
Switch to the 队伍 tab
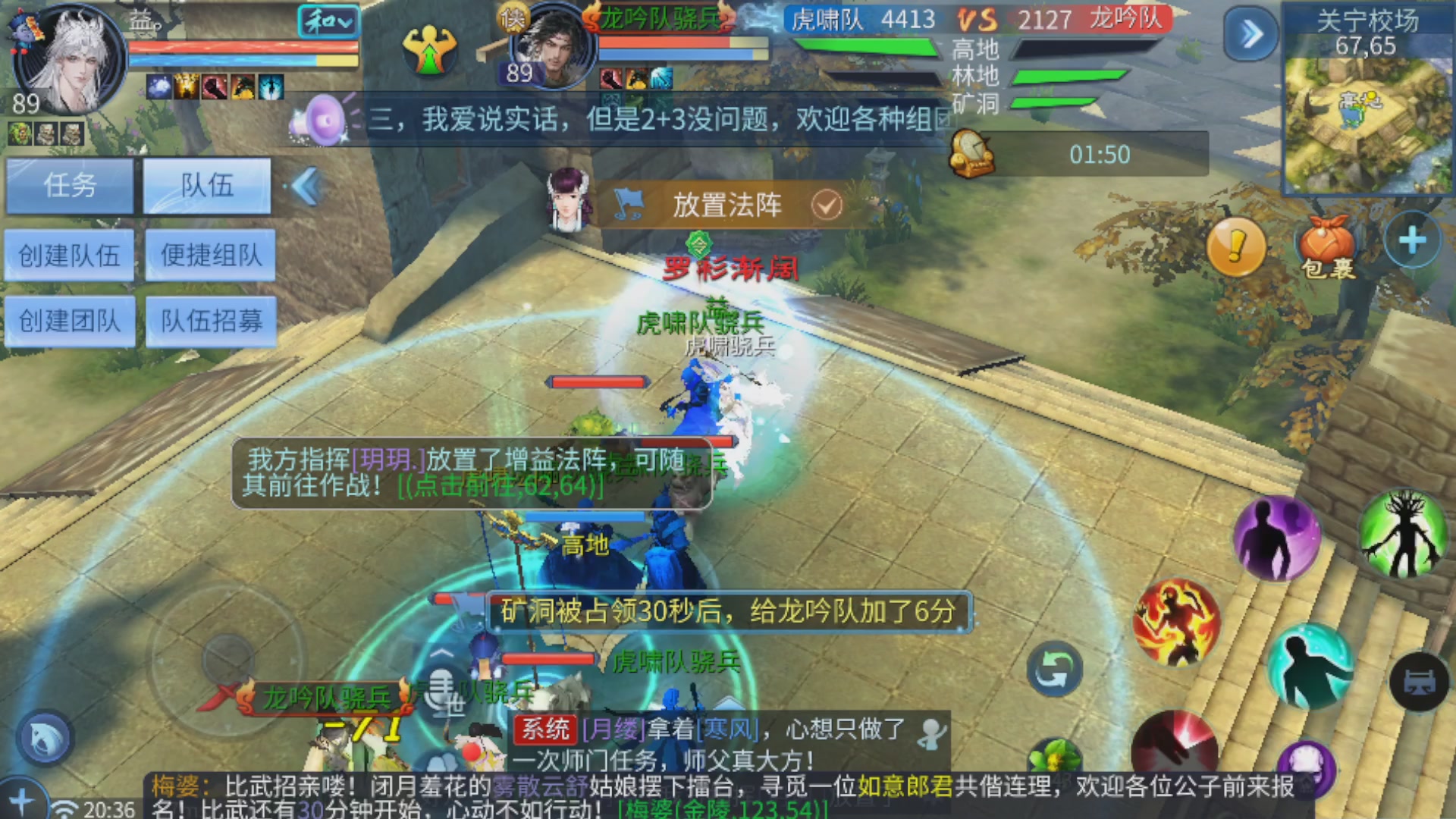208,186
